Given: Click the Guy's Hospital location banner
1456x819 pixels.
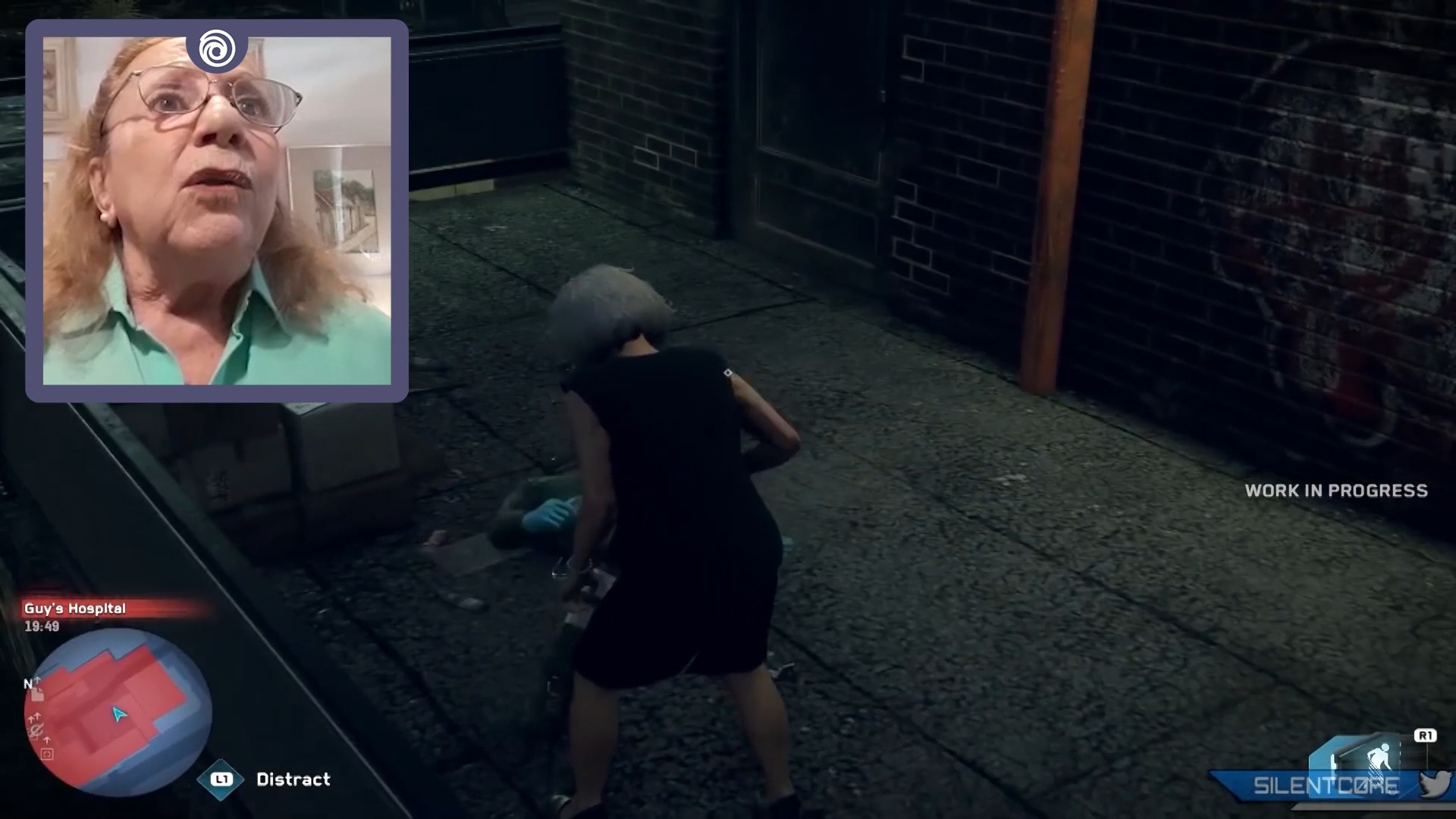Looking at the screenshot, I should [x=76, y=608].
